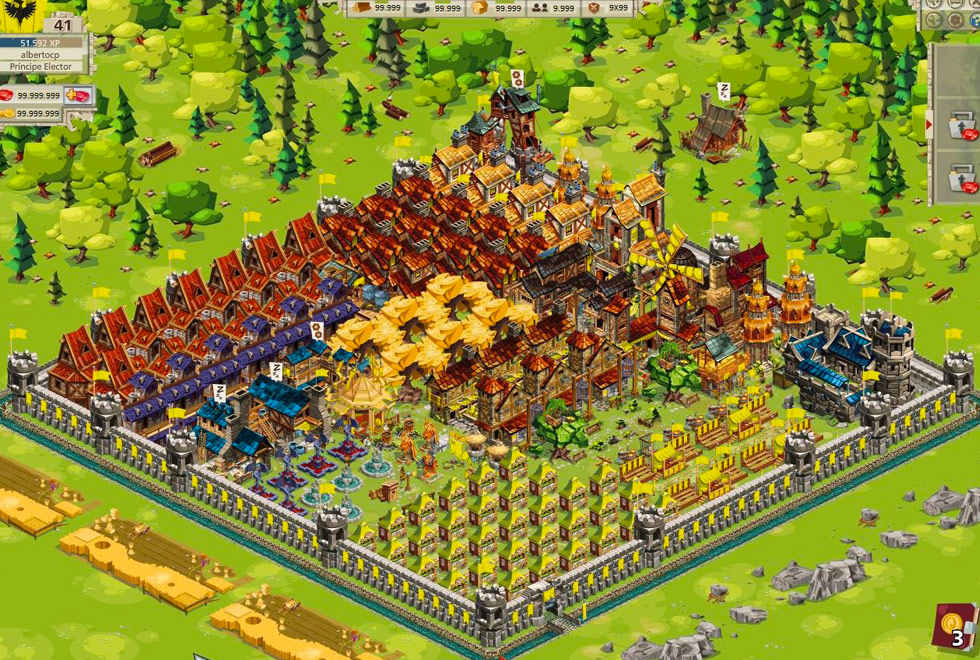This screenshot has height=660, width=980.
Task: Open the red quest book
Action: pos(953,628)
